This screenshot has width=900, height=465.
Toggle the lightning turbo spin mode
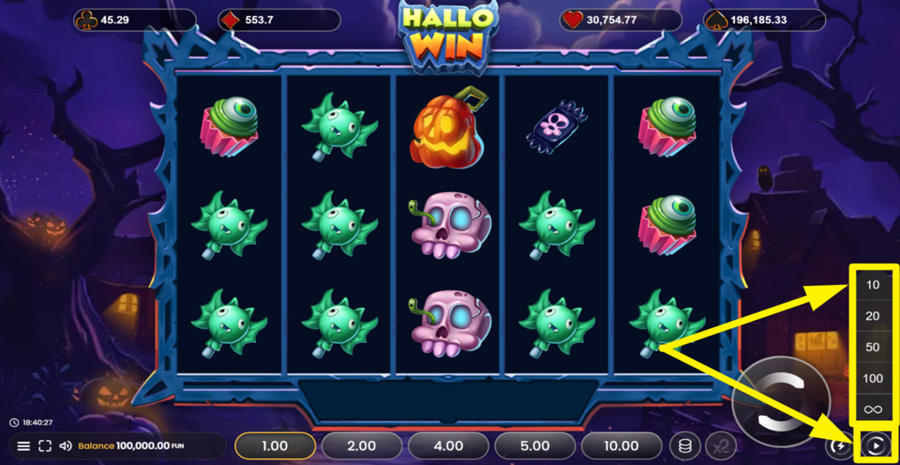(x=838, y=446)
